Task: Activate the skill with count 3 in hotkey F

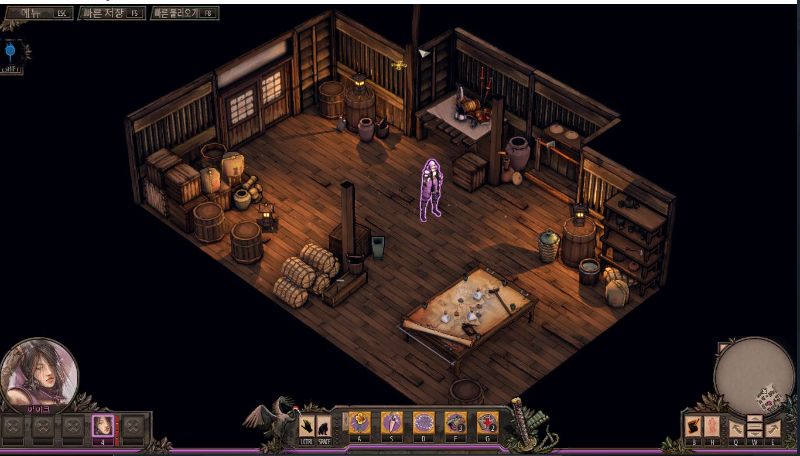Action: (456, 423)
